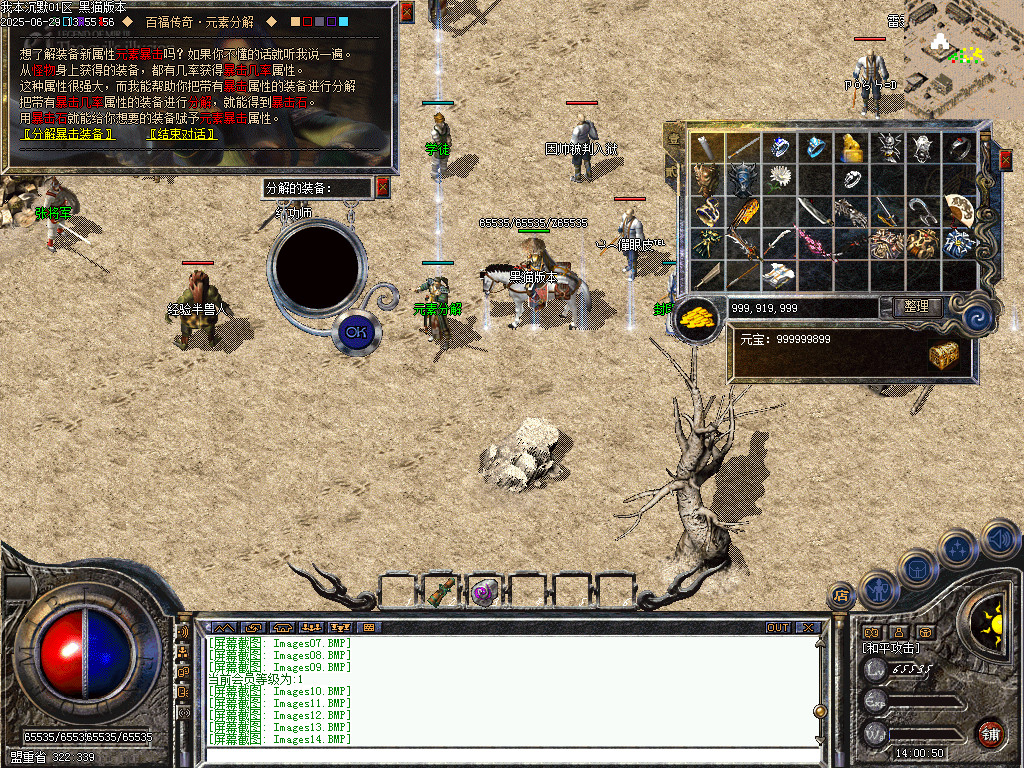Select the white flower item in bag
Viewport: 1024px width, 768px height.
click(779, 179)
